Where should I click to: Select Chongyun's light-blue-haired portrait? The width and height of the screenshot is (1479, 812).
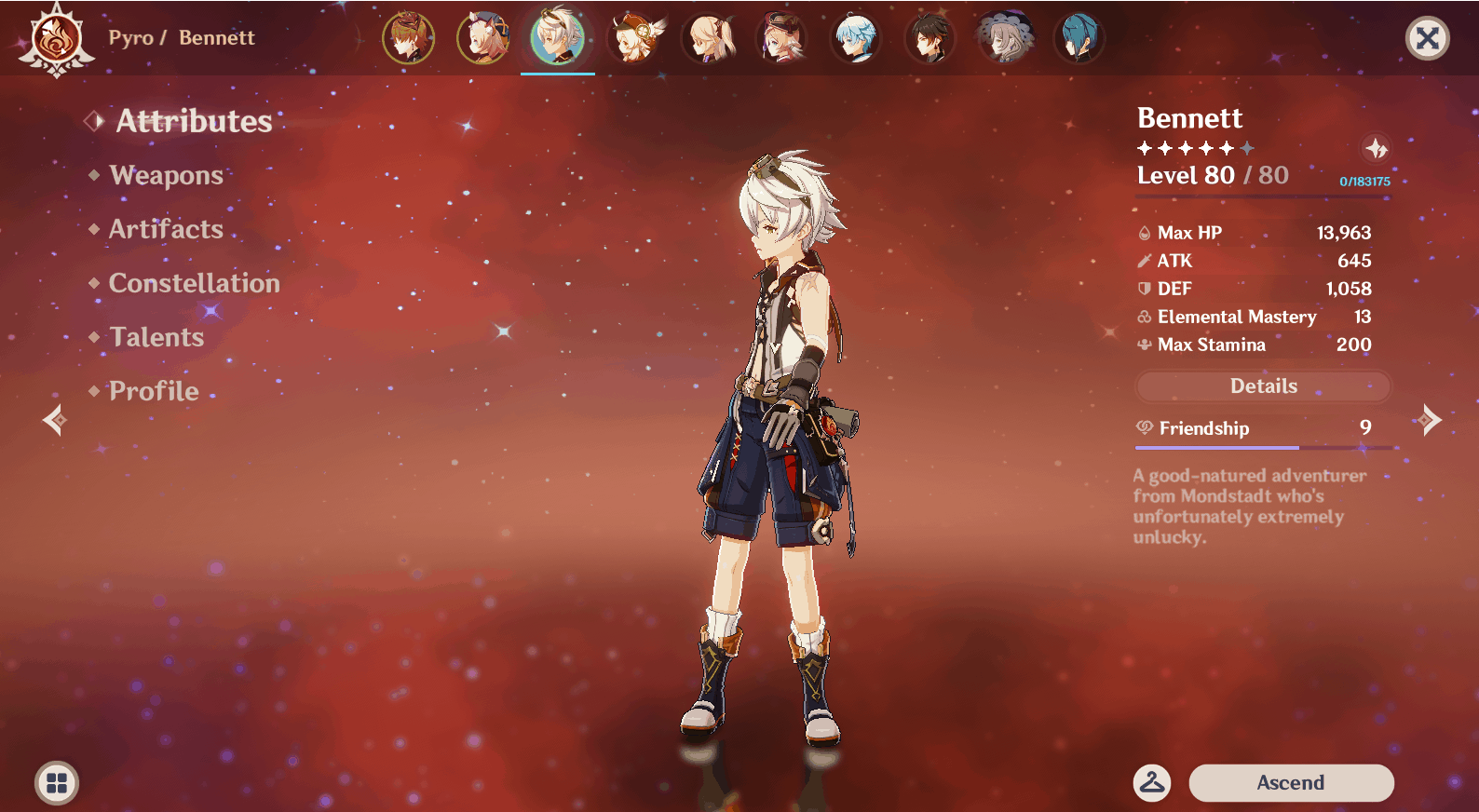point(856,38)
